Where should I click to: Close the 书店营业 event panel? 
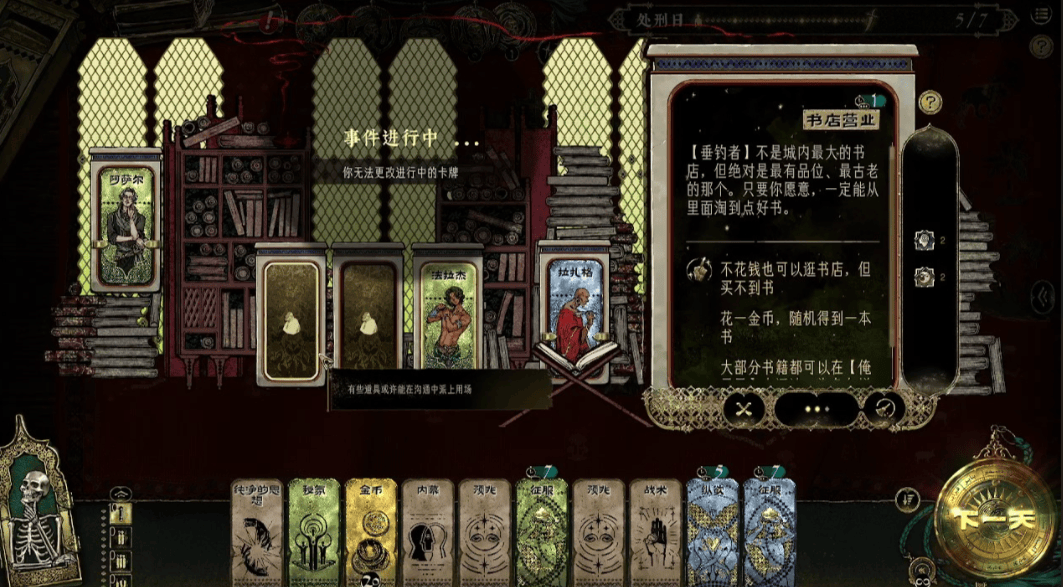pos(743,408)
